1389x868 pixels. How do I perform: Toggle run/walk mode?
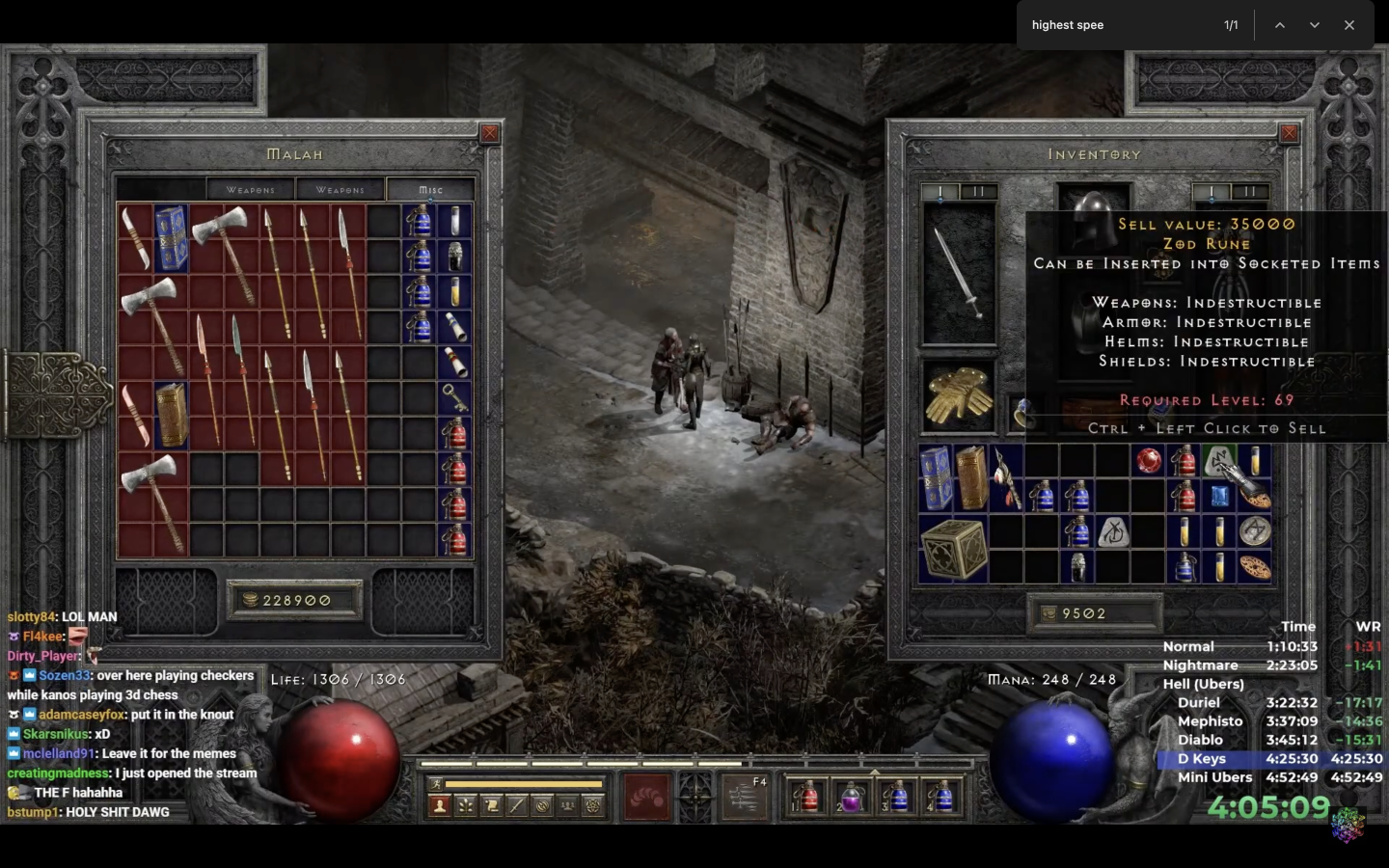click(x=437, y=783)
